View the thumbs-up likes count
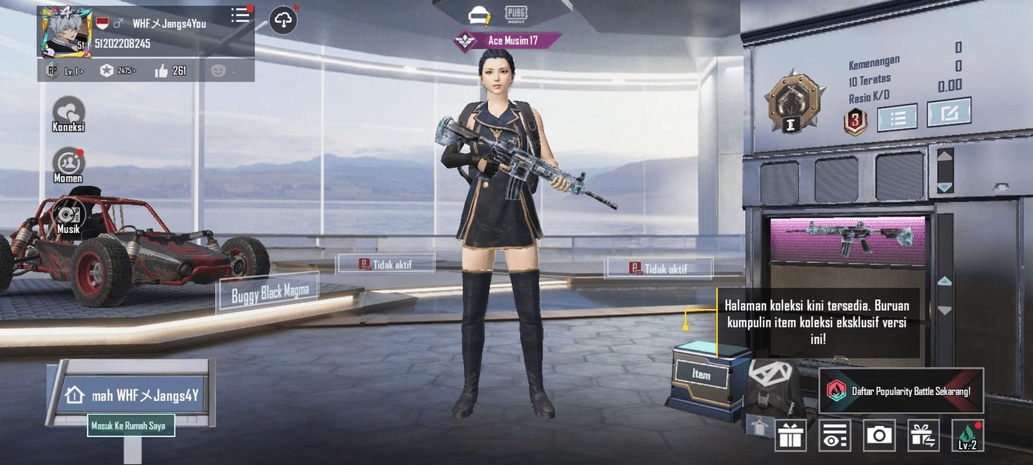This screenshot has height=465, width=1033. tap(170, 71)
